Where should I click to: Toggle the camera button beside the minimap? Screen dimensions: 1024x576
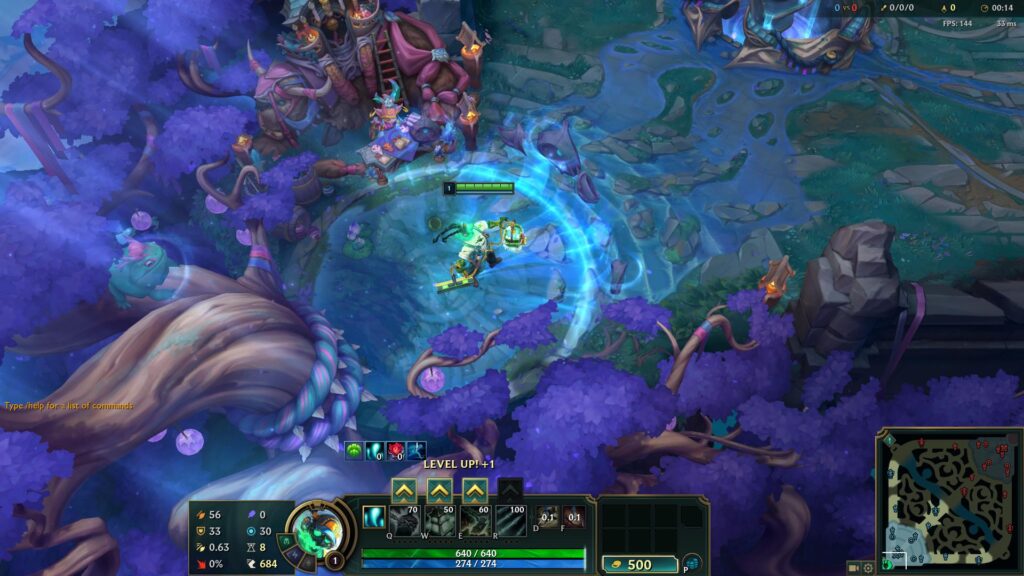853,567
